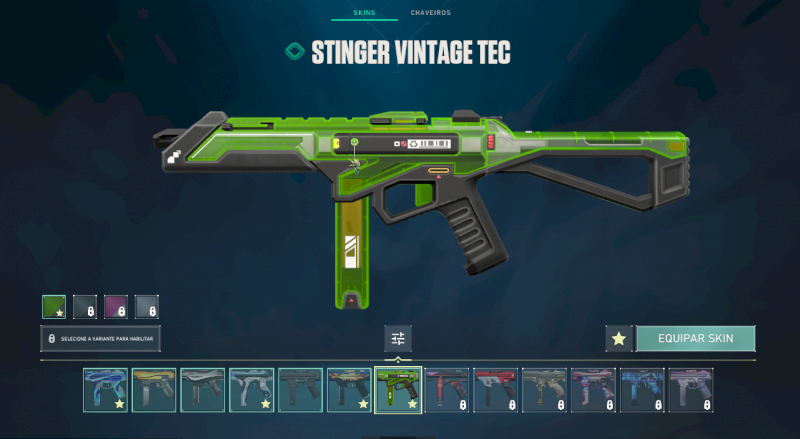
Task: Choose the locked magenta variant swatch
Action: 116,306
